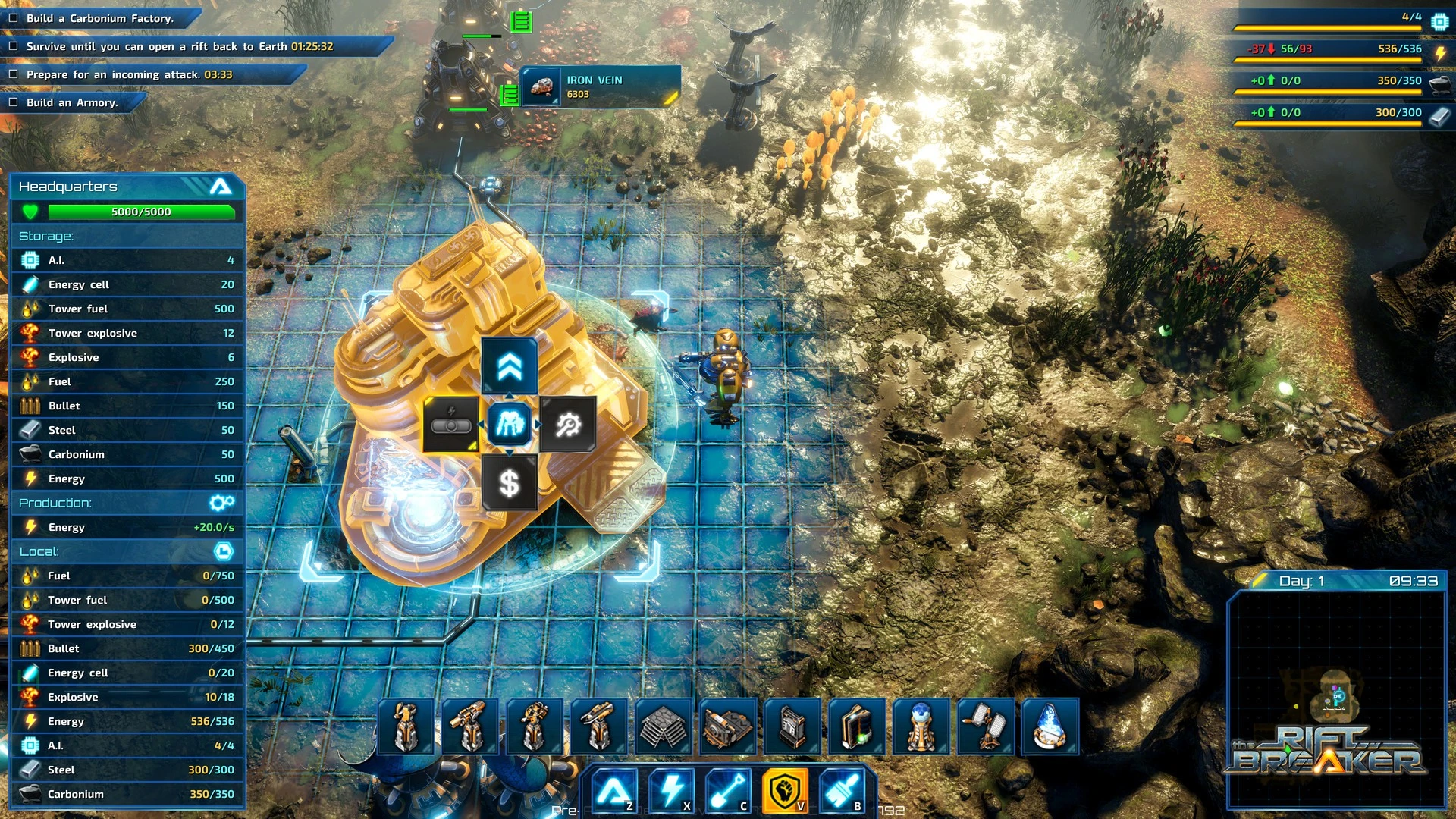The height and width of the screenshot is (819, 1456).
Task: Select the first defensive tower icon
Action: coord(406,726)
